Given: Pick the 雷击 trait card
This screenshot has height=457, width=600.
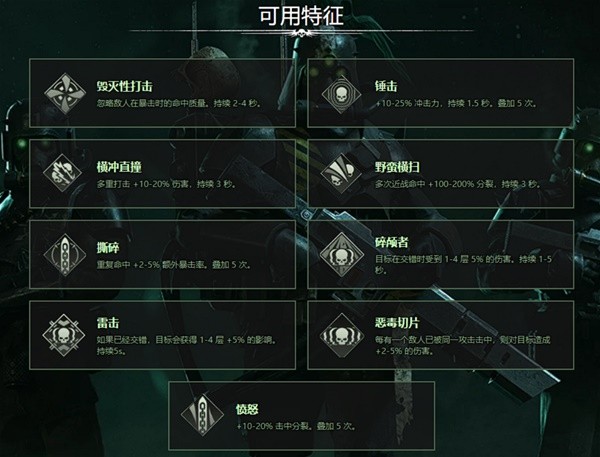Looking at the screenshot, I should point(162,335).
